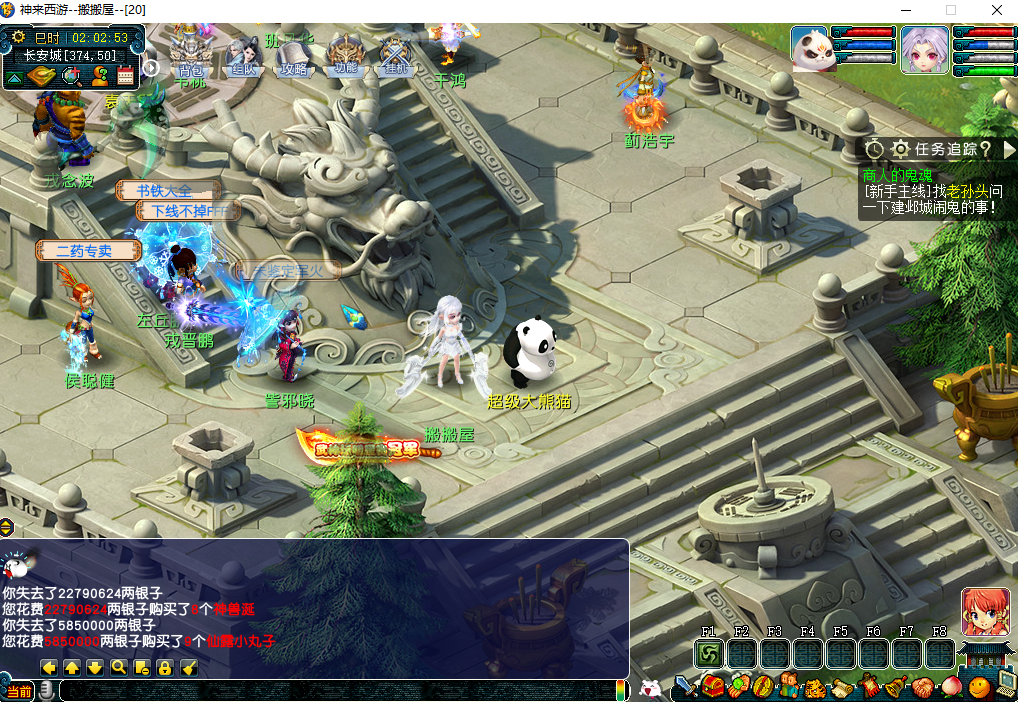
Task: Open the 攻略 strategy guide
Action: (x=294, y=55)
